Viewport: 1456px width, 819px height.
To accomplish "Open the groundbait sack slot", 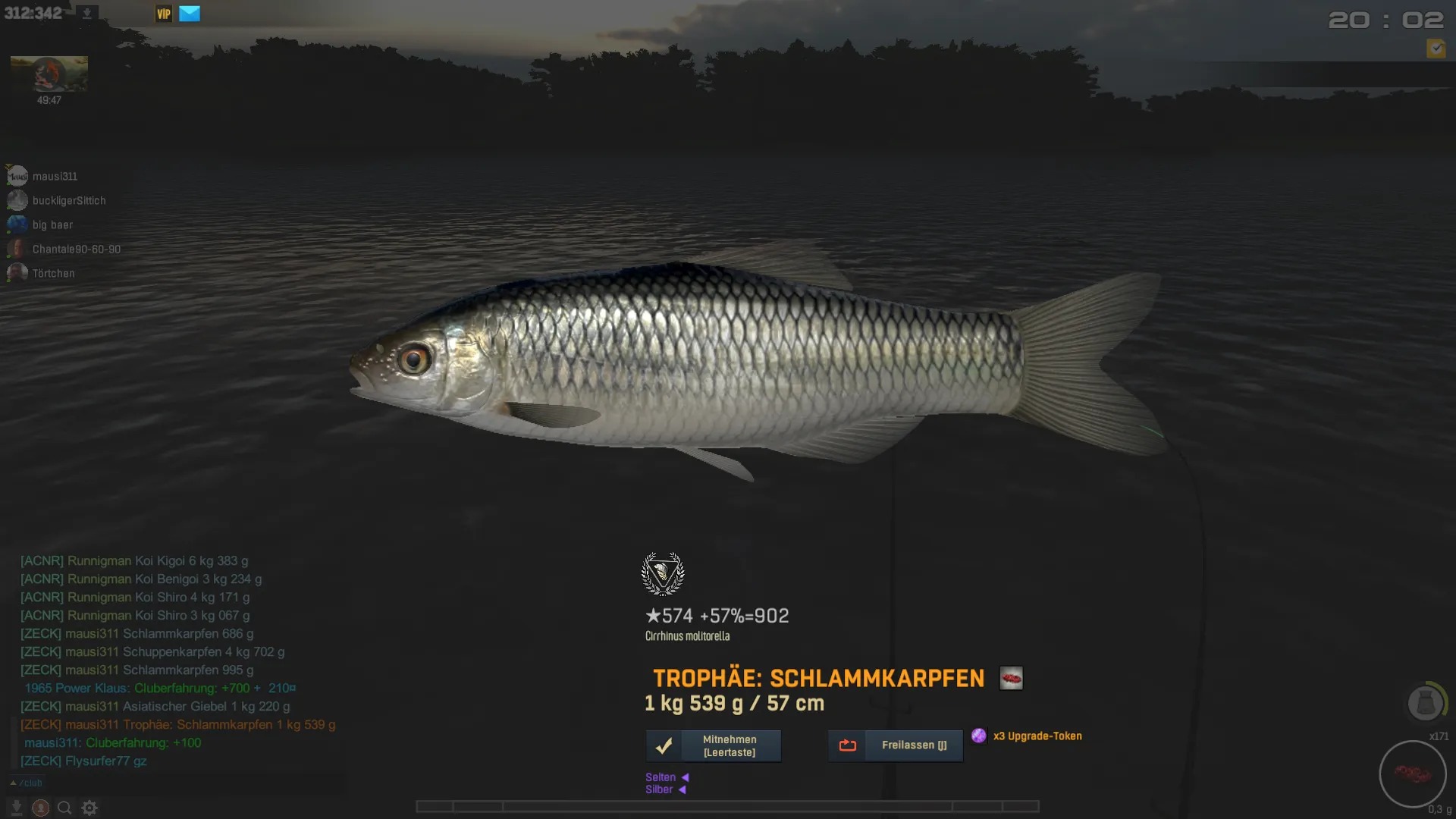I will click(x=1425, y=703).
